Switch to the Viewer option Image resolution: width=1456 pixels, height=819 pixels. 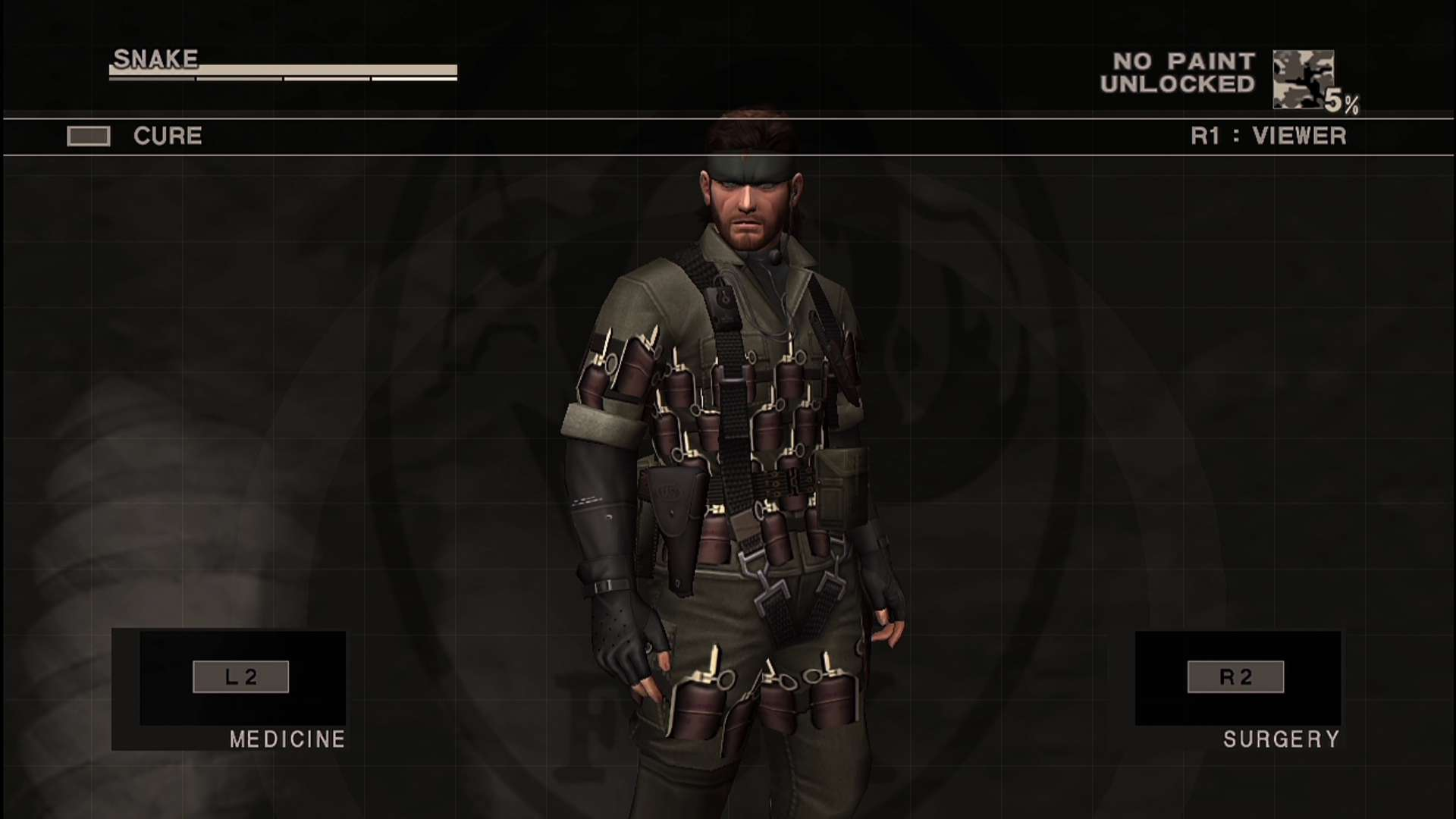tap(1268, 136)
